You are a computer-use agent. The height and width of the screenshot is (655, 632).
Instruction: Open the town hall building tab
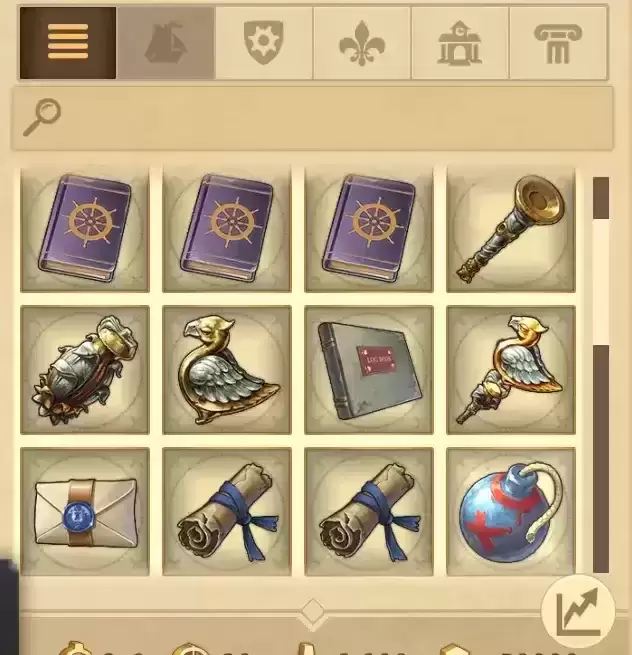460,43
